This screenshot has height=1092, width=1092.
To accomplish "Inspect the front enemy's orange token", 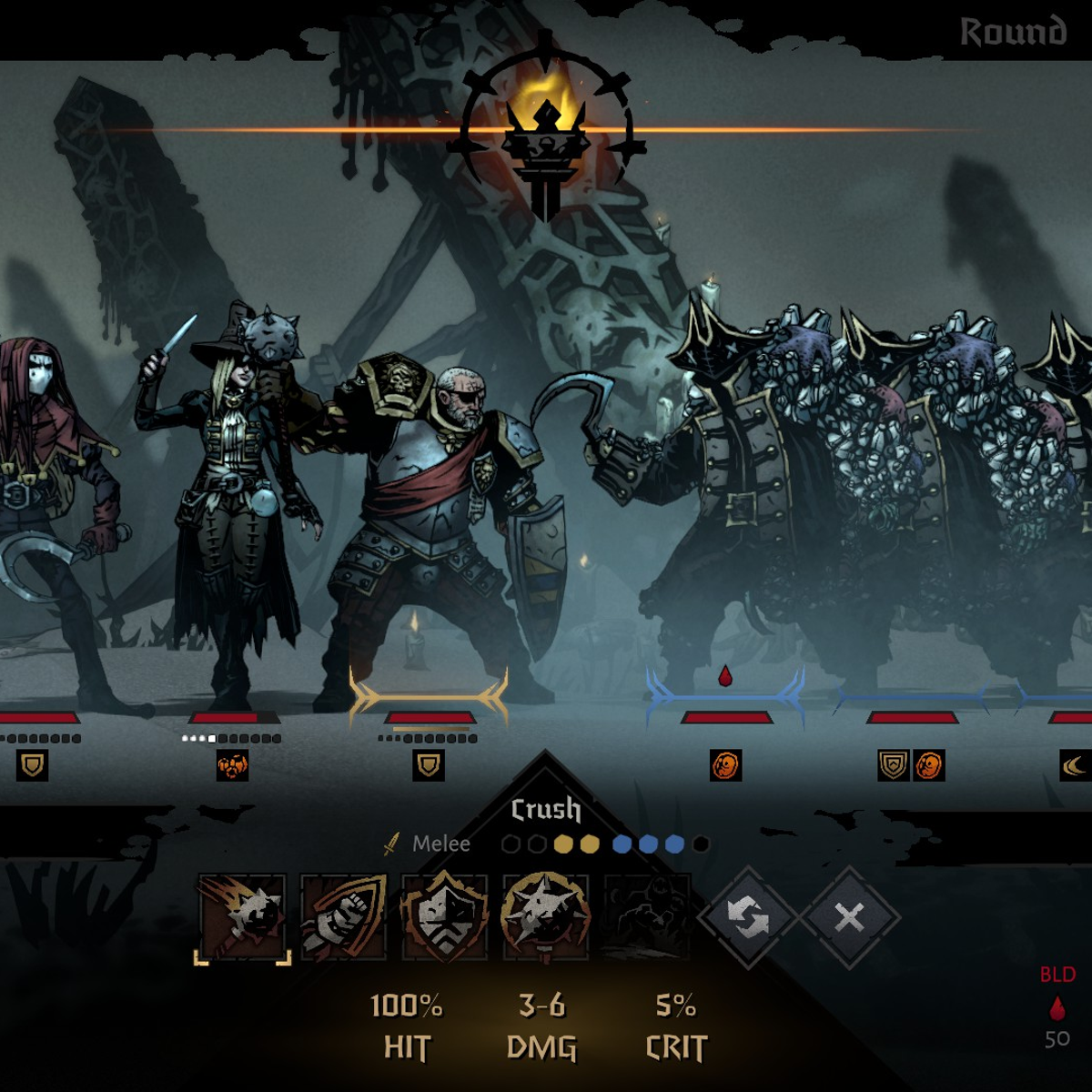I will [x=726, y=765].
